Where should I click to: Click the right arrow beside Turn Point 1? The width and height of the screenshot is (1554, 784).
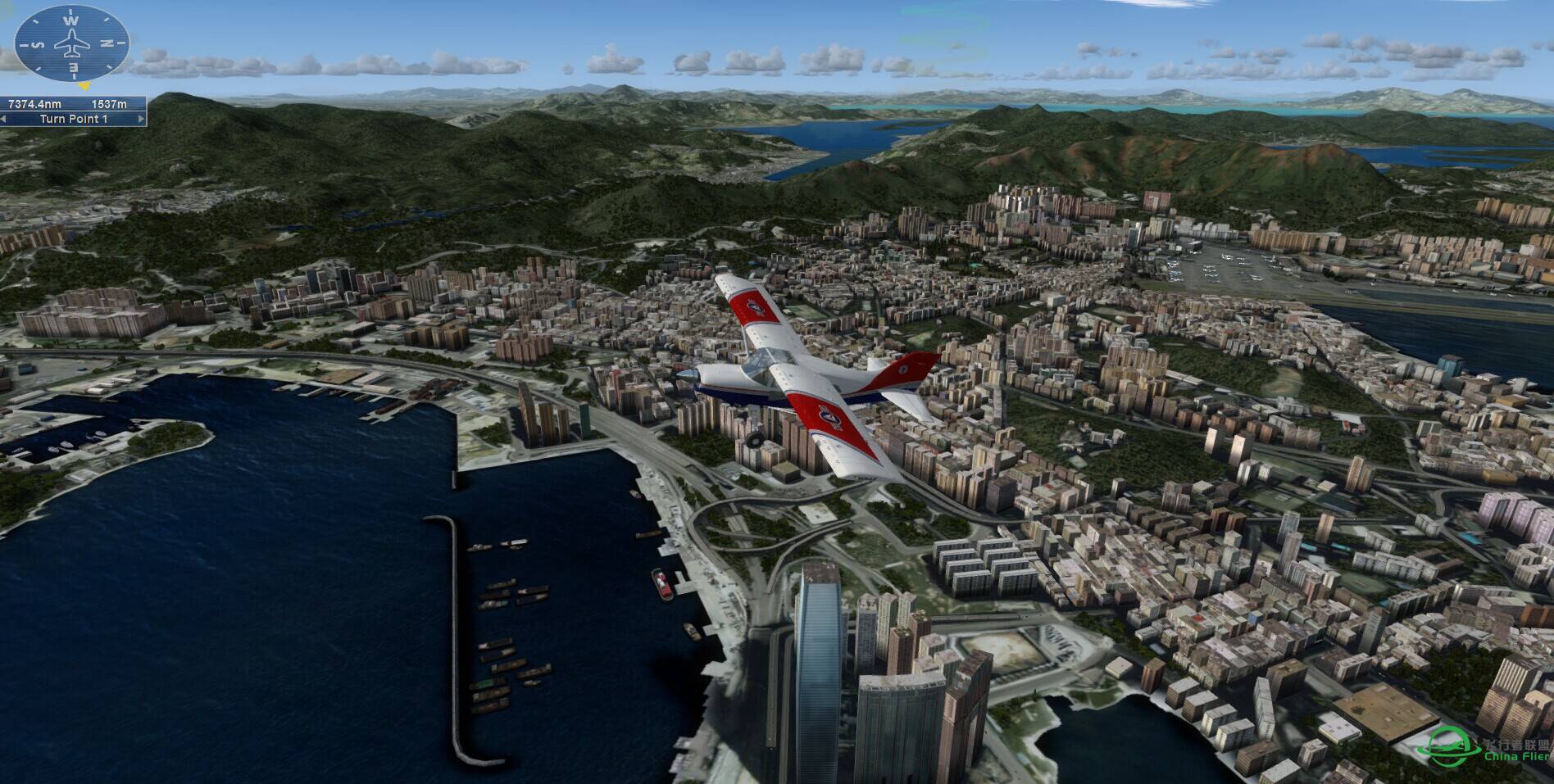tap(140, 119)
